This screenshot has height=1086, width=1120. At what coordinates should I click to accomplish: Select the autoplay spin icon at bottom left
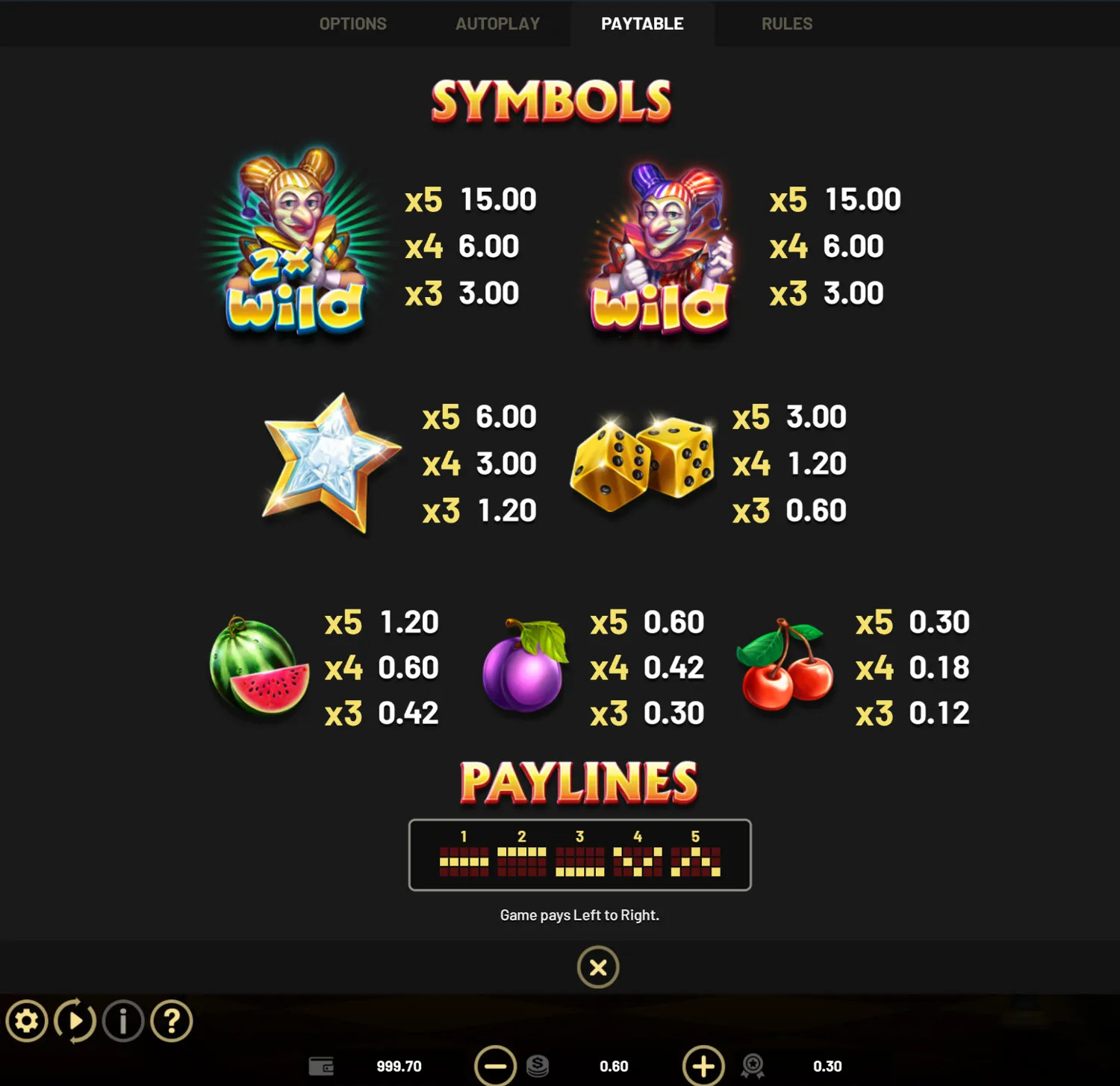(x=75, y=1020)
